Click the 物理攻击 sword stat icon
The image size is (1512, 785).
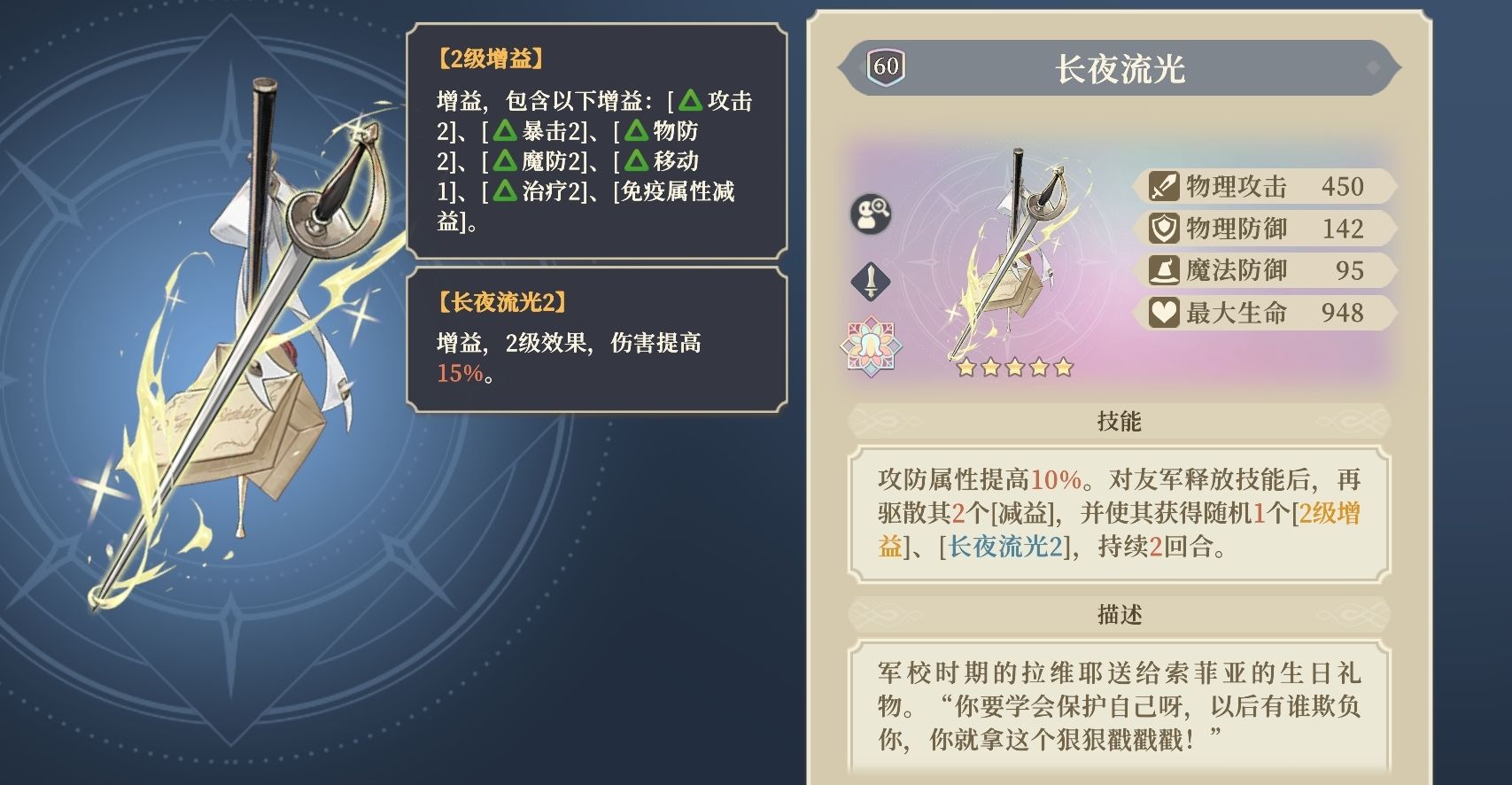1167,186
